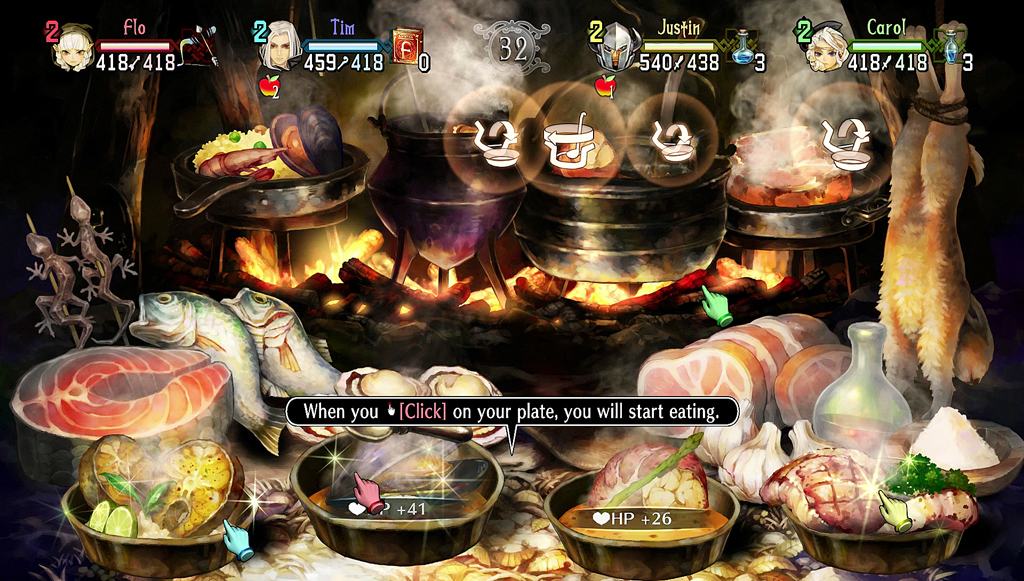Click Tim's red spell book icon
1024x581 pixels.
click(x=406, y=47)
